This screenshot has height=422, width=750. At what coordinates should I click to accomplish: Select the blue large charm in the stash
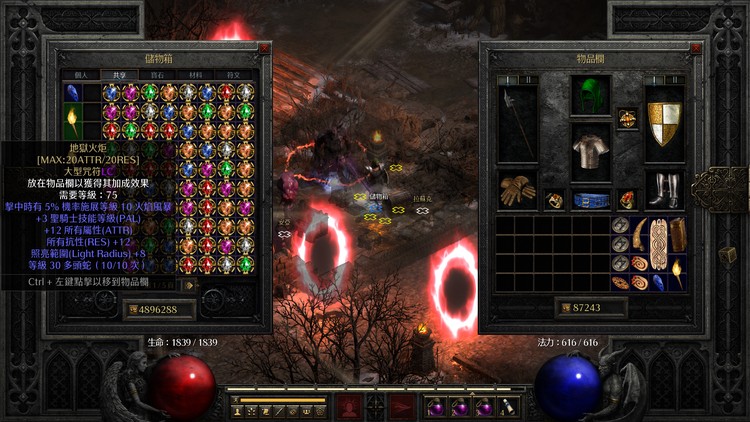(72, 94)
